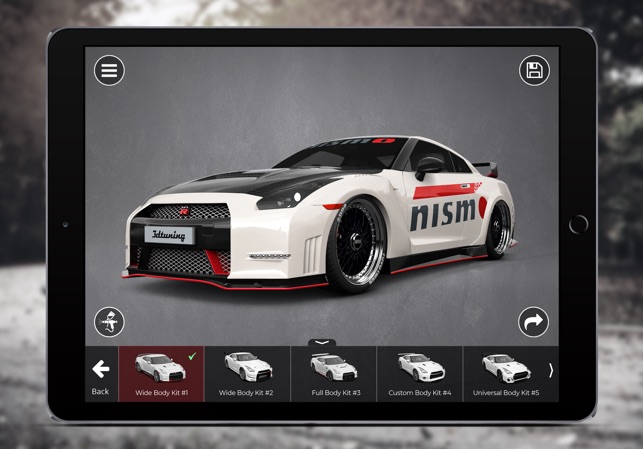Screen dimensions: 643x449
Task: Choose Wide Body Kit #2
Action: pyautogui.click(x=247, y=374)
